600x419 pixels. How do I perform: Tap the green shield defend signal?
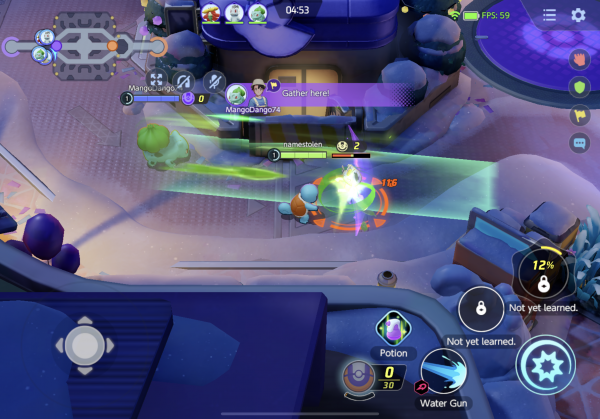pos(578,87)
